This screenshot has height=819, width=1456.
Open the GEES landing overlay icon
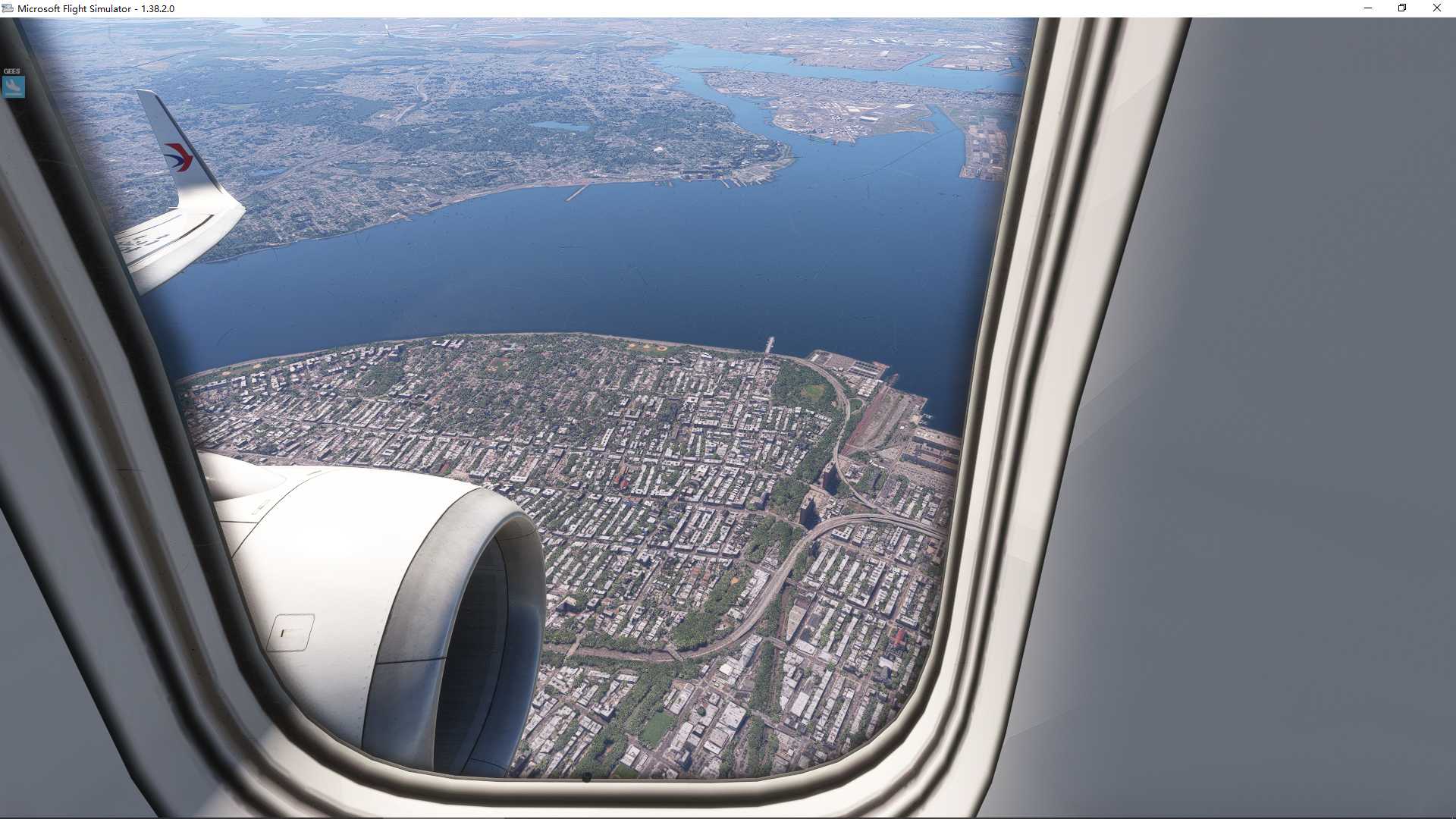point(13,86)
